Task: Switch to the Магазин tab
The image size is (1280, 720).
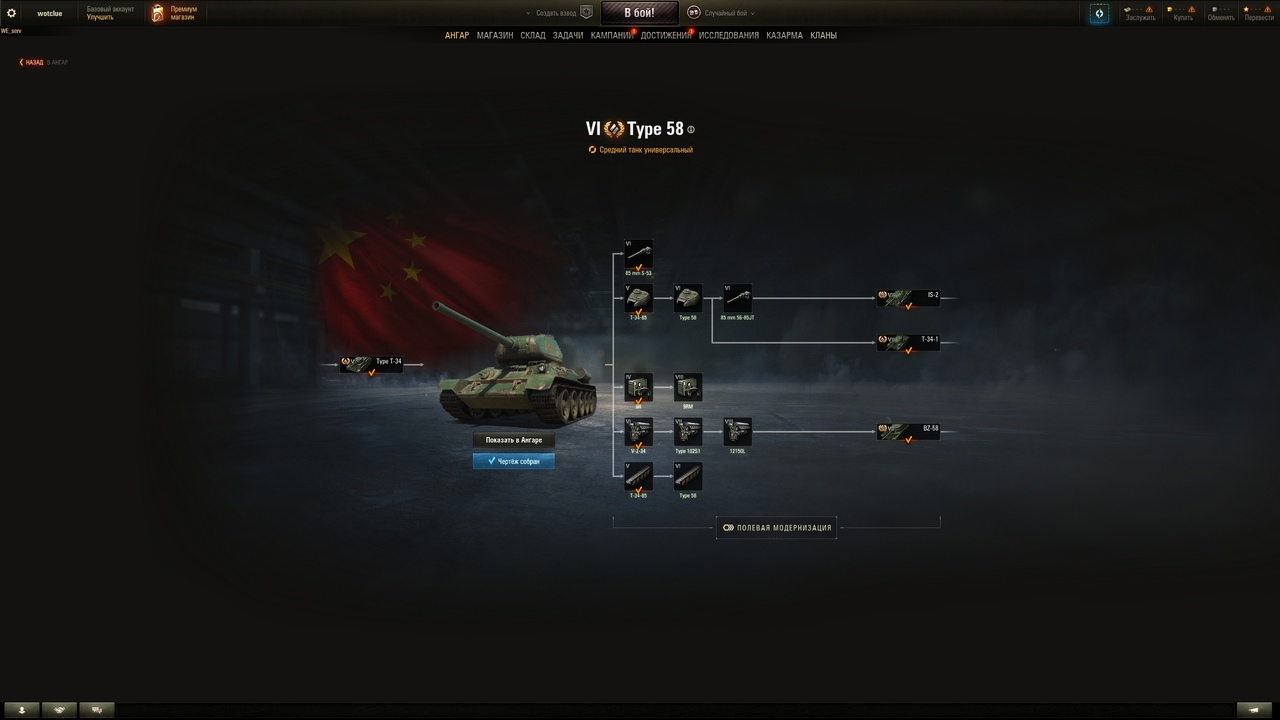Action: tap(495, 35)
